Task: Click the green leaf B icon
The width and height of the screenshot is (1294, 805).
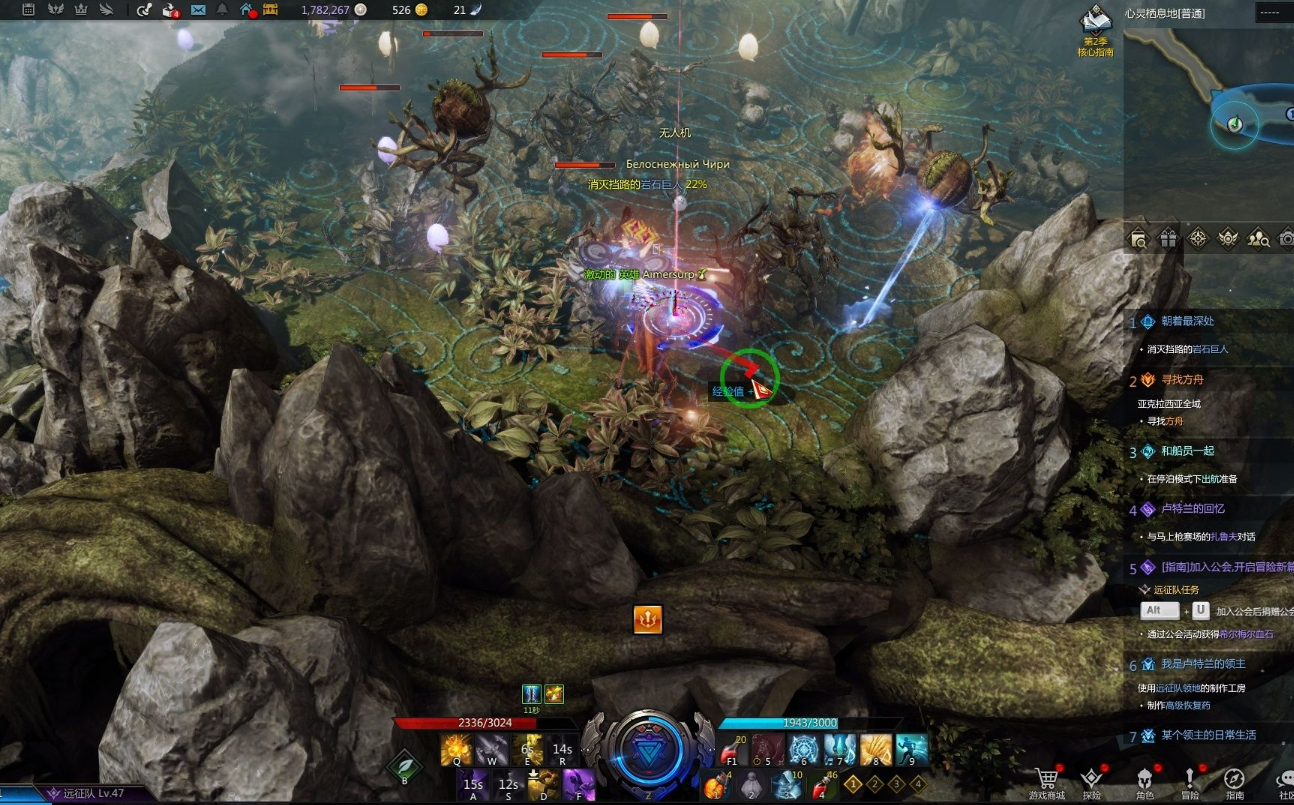Action: (404, 768)
